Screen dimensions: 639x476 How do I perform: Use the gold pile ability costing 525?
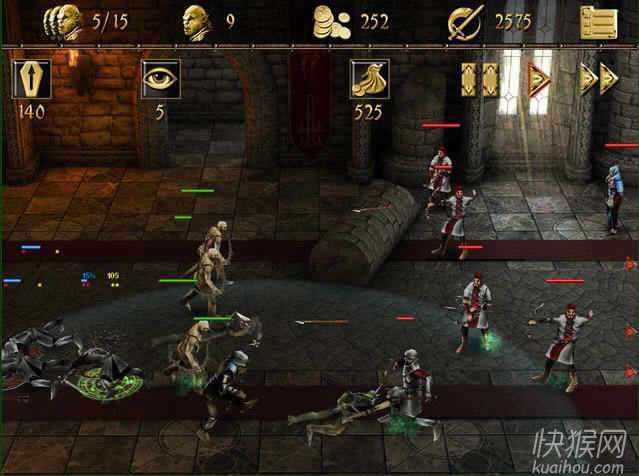coord(368,79)
